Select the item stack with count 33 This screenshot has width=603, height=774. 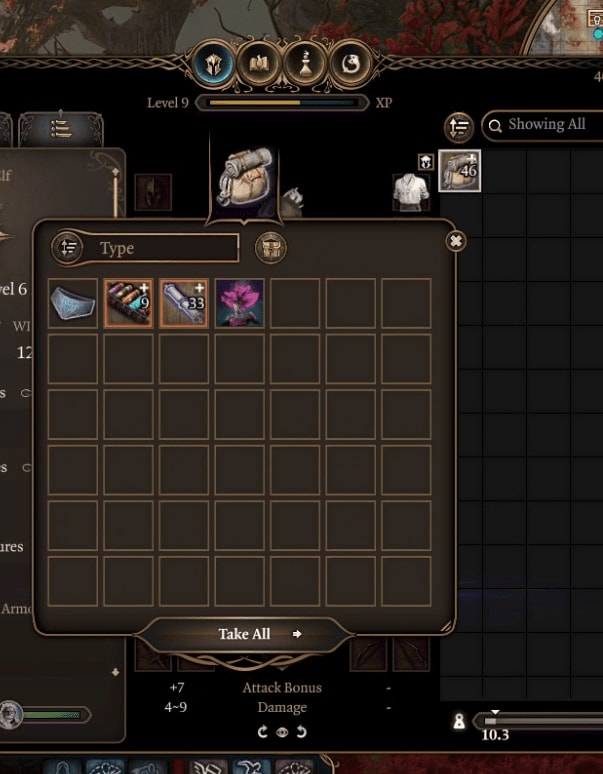click(x=184, y=303)
